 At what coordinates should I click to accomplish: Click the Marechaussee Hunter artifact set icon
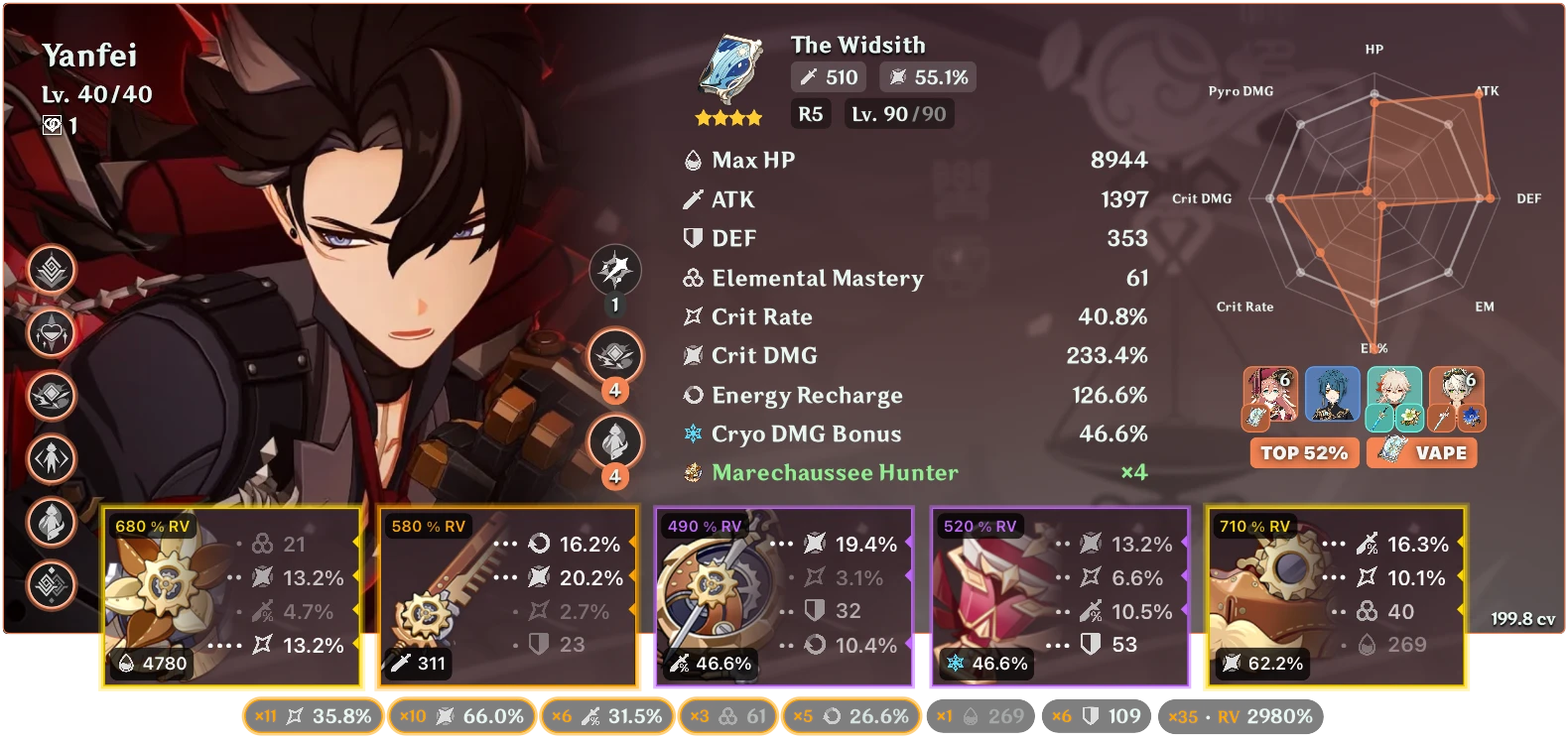693,473
